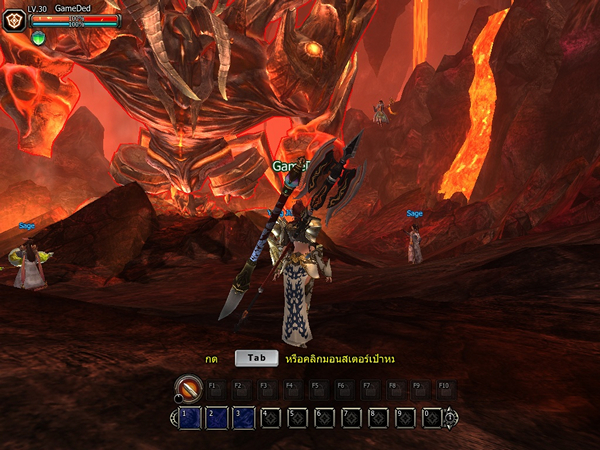Viewport: 600px width, 450px height.
Task: Use the blue skill in hotbar slot 3
Action: click(244, 417)
